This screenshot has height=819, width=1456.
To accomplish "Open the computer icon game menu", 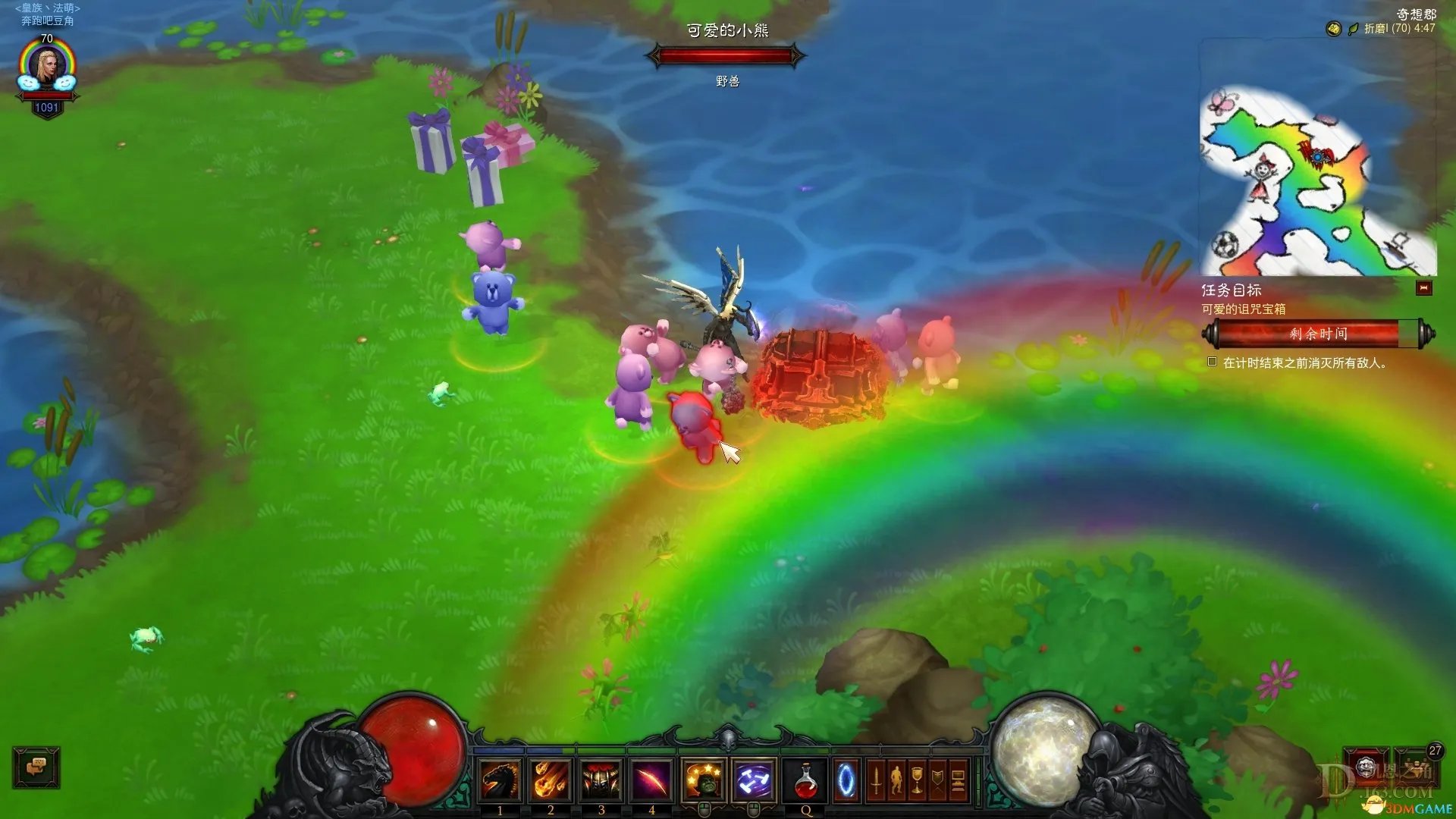I will point(958,780).
